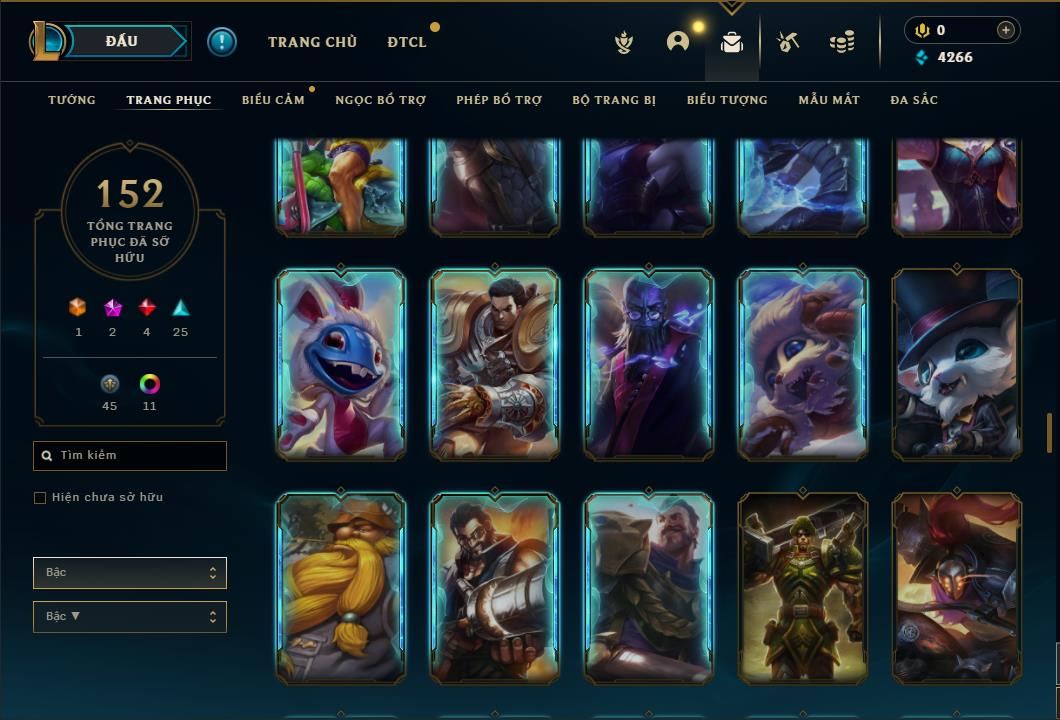
Task: Go to TRANG CHỦ home page
Action: coord(312,42)
